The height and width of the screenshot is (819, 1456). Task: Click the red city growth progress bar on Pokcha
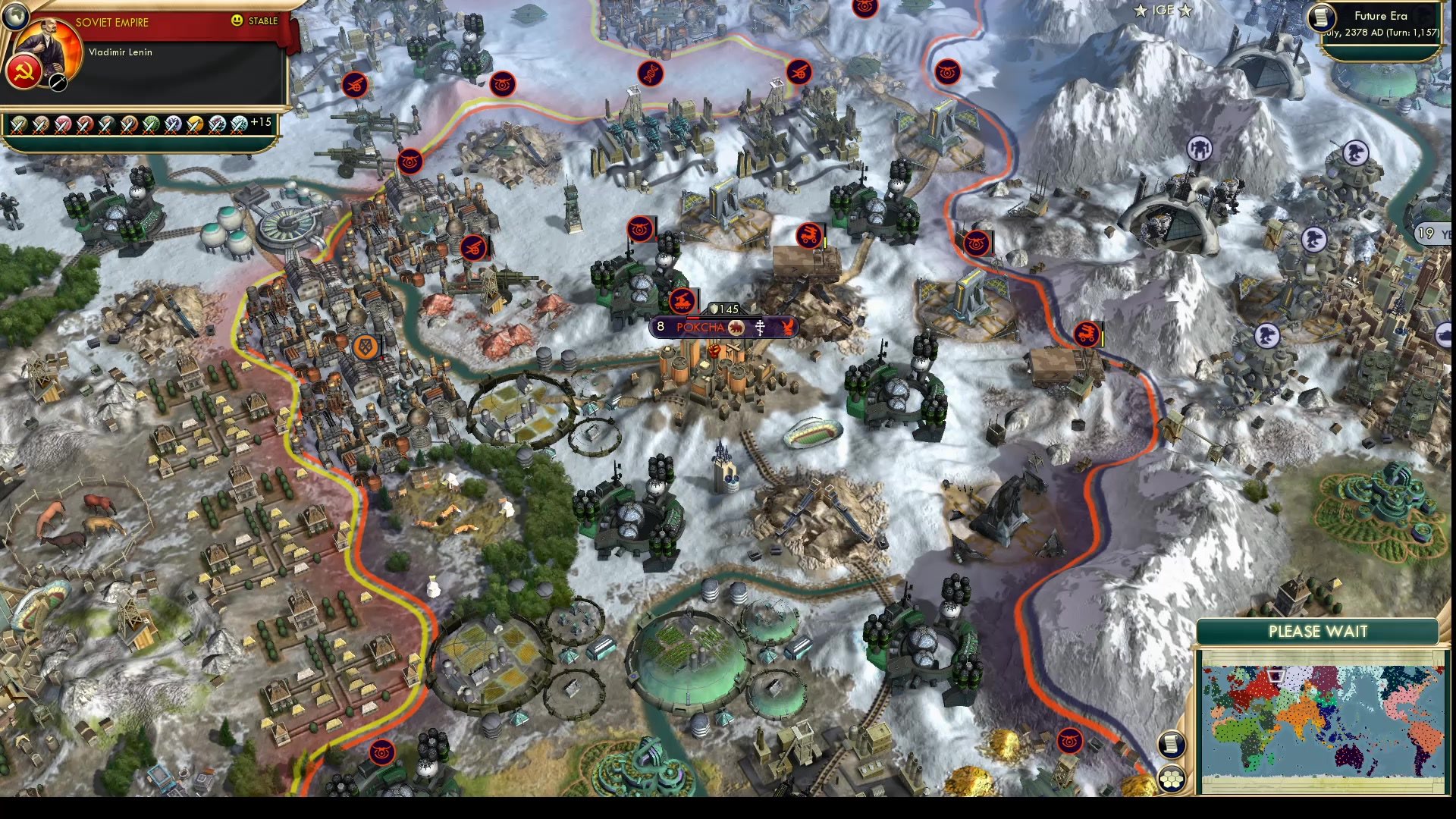(693, 318)
